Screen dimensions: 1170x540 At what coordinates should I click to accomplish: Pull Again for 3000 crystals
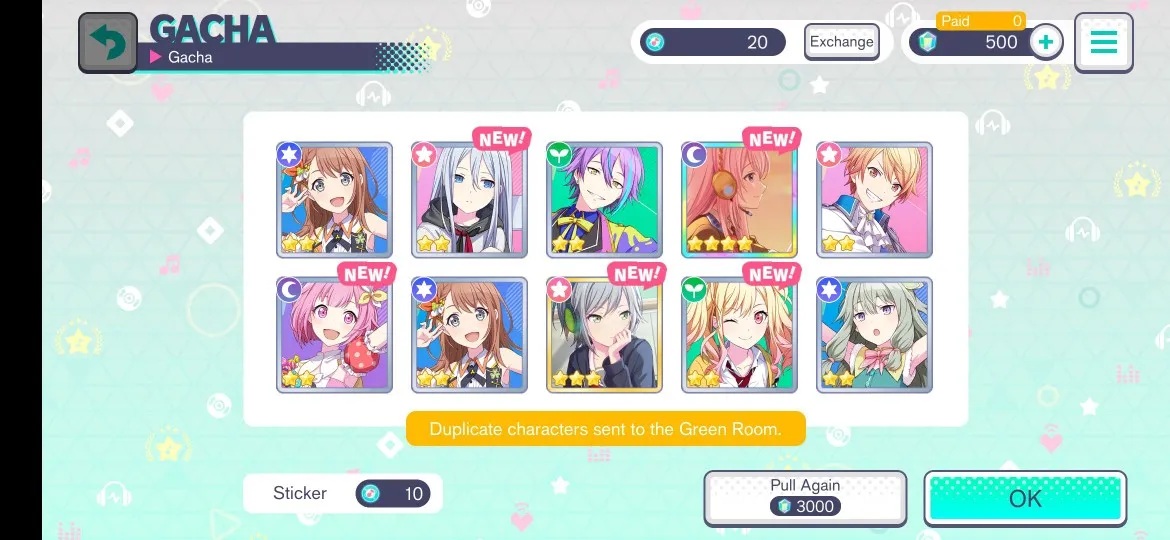(x=805, y=497)
